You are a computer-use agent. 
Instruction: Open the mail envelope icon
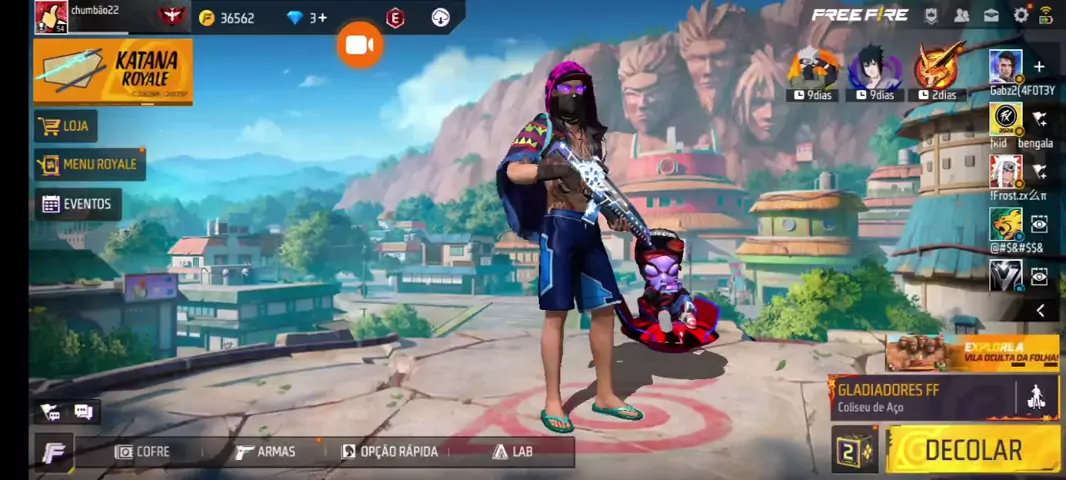(991, 15)
